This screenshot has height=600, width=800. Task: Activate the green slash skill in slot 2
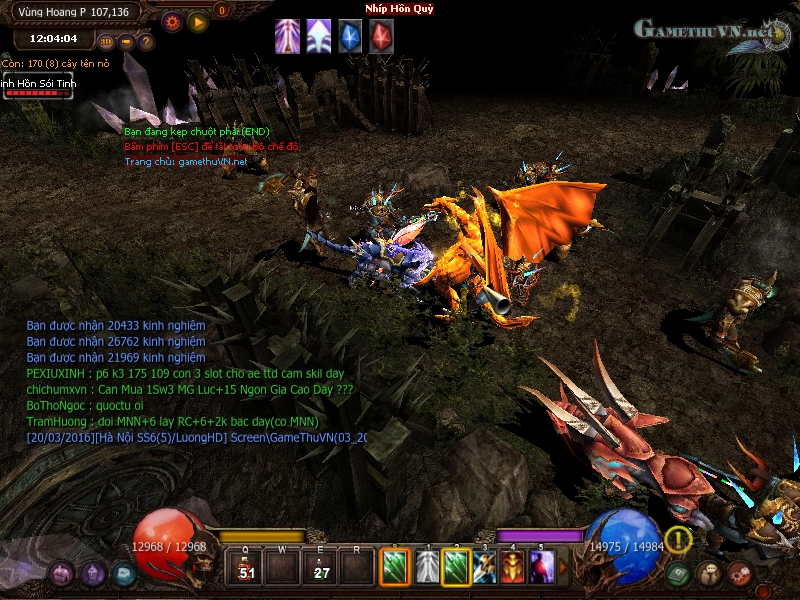456,568
